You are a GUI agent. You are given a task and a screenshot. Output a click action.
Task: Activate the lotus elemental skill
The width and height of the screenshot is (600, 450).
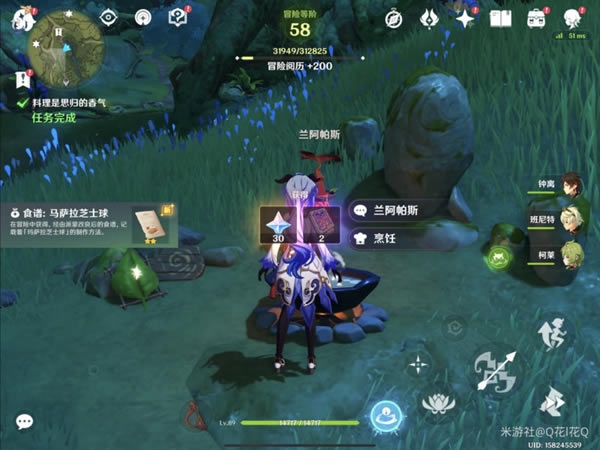coord(438,405)
